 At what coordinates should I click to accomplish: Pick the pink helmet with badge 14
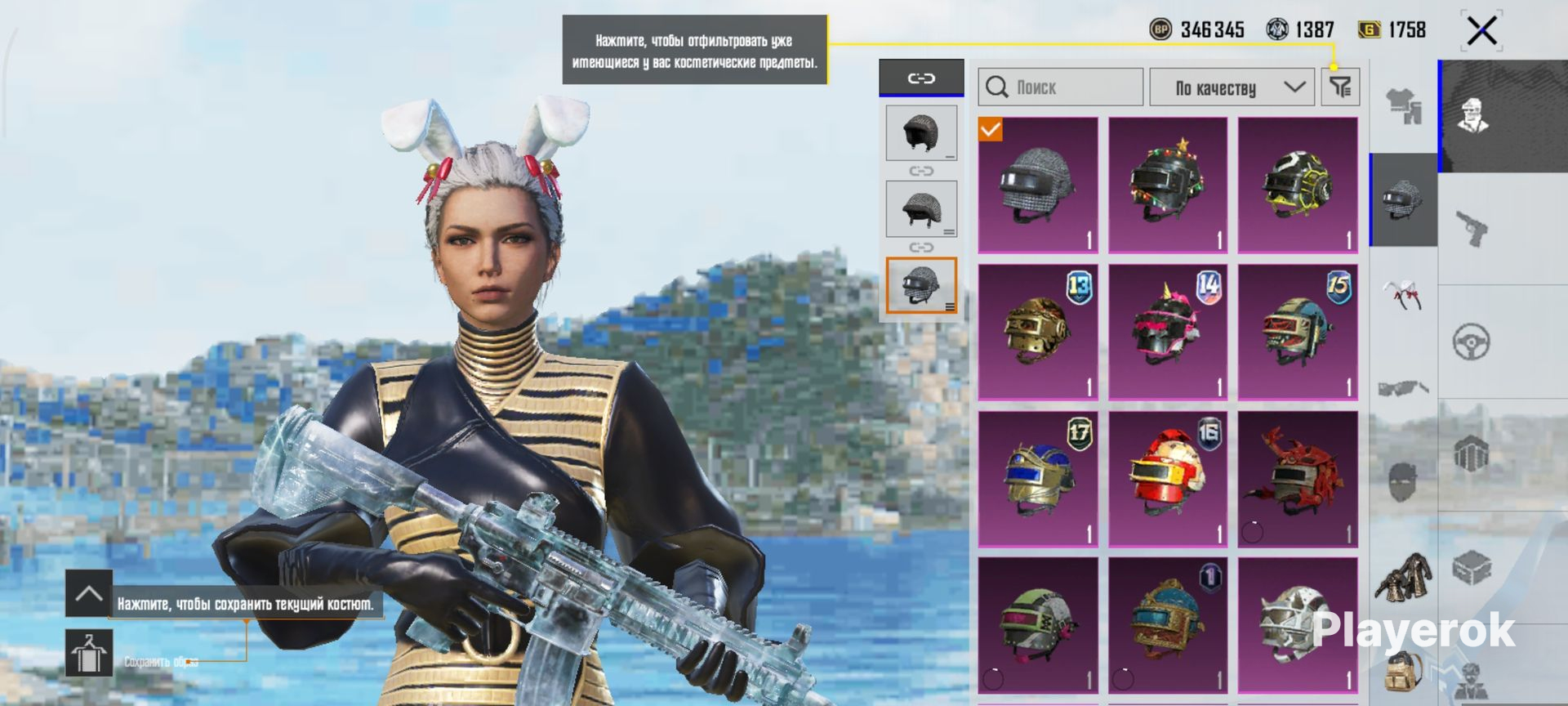click(1168, 332)
